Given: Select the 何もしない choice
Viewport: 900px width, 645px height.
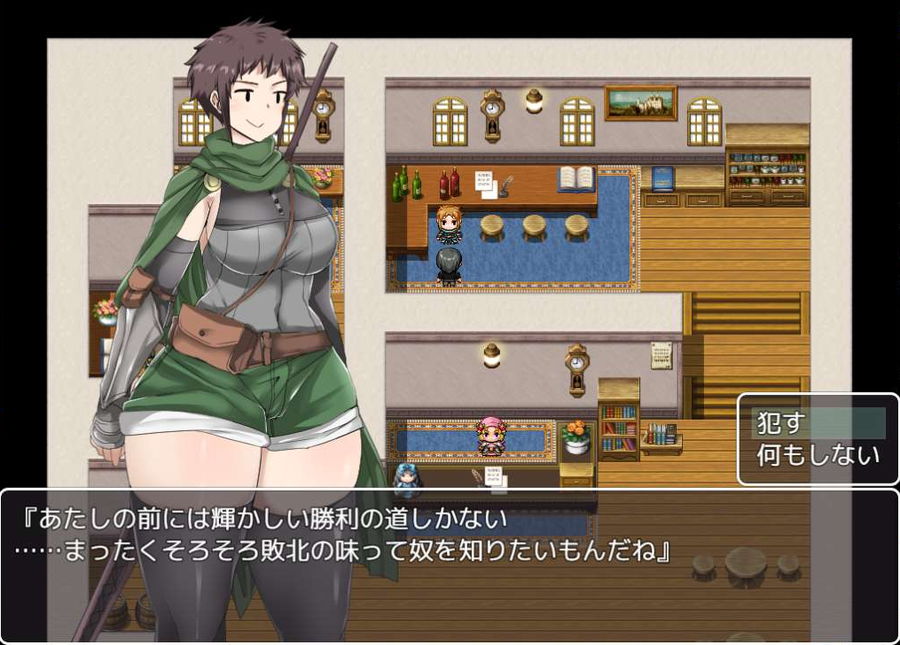Looking at the screenshot, I should point(817,456).
